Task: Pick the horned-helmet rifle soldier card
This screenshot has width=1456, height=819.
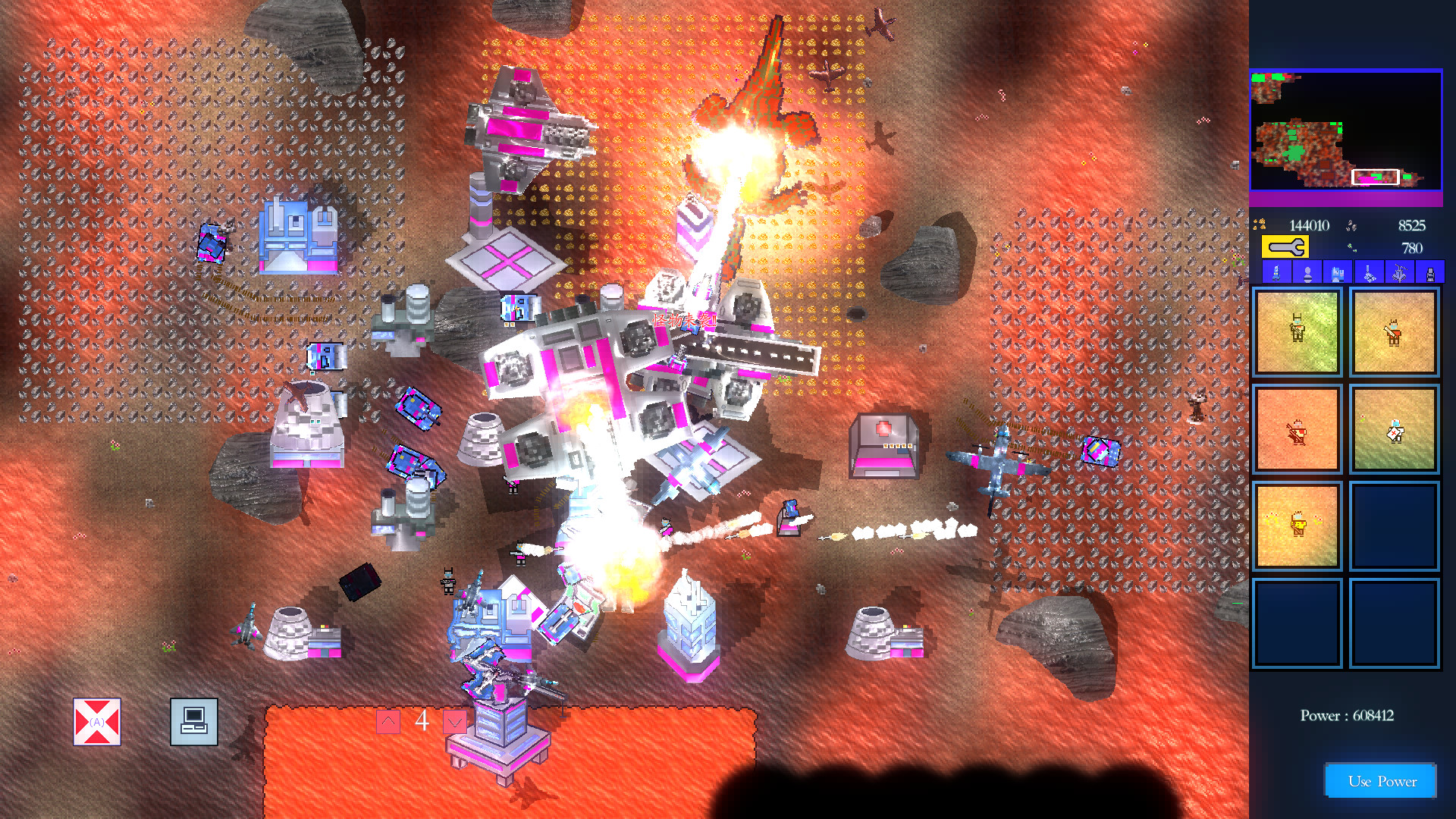Action: click(1297, 332)
